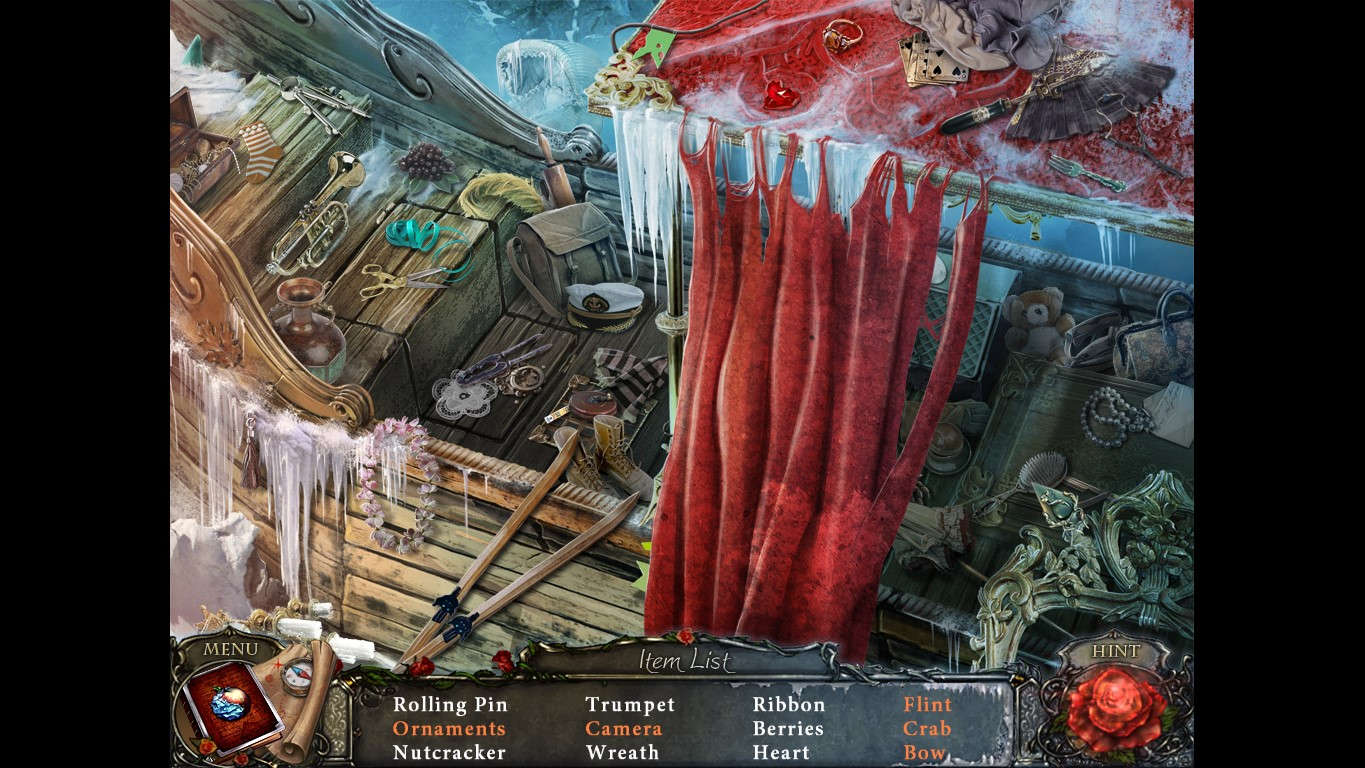The width and height of the screenshot is (1365, 768).
Task: Click "Nutcracker" in the item list
Action: 452,753
